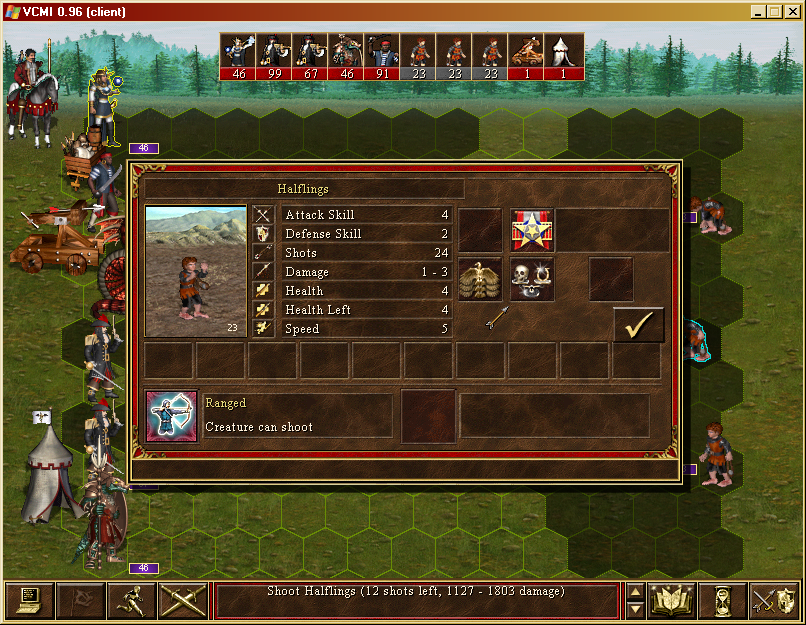
Task: Select the first aid tent queue portrait
Action: 562,56
